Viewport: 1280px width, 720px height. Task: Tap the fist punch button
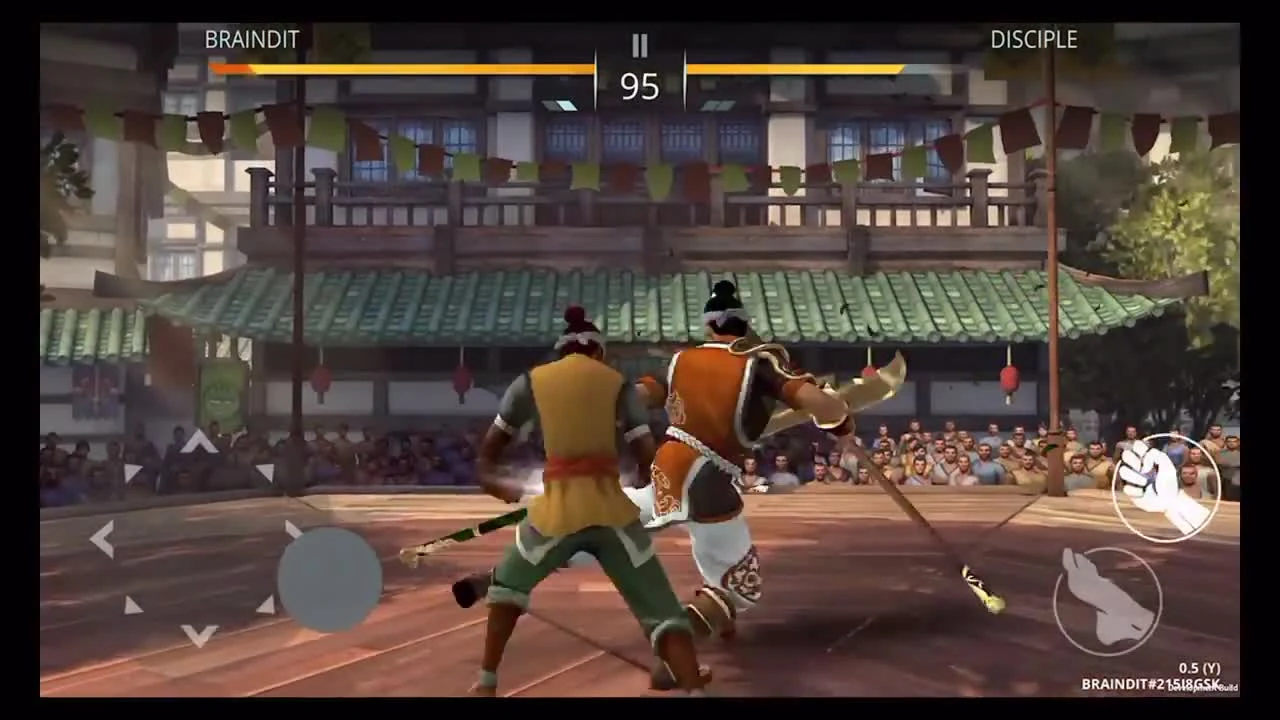click(1163, 487)
